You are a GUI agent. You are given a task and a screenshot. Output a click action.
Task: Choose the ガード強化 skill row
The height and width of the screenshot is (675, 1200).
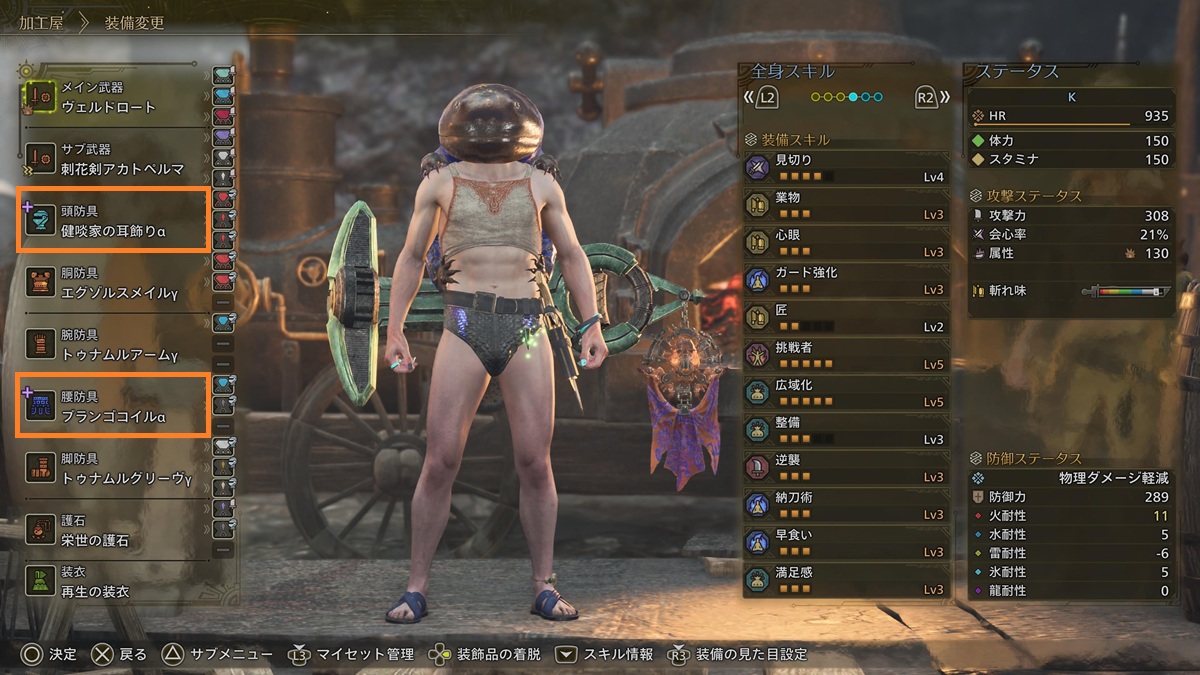845,280
